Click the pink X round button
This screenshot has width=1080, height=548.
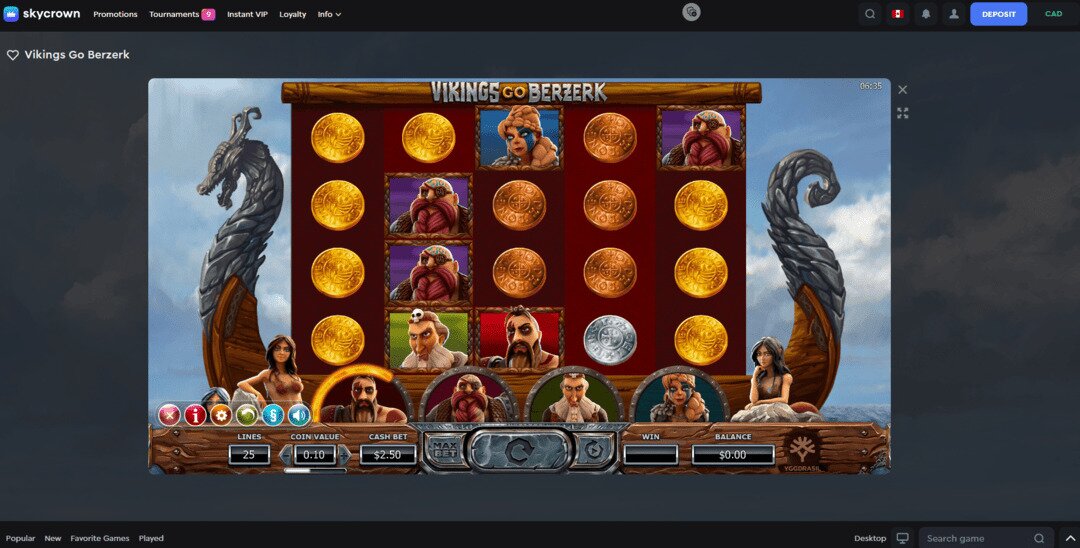click(x=170, y=414)
